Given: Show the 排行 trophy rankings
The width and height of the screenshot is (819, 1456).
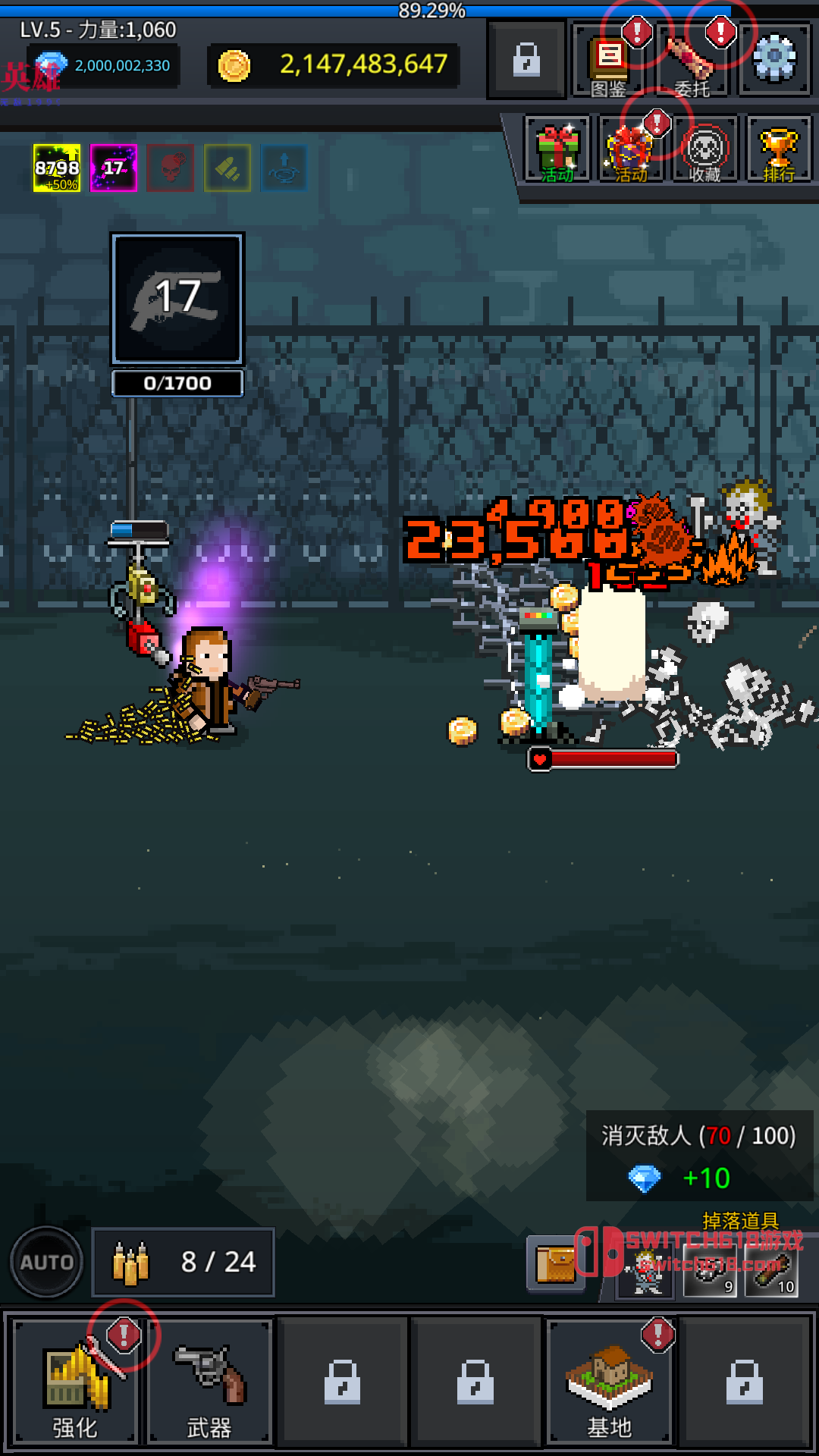Looking at the screenshot, I should 779,149.
